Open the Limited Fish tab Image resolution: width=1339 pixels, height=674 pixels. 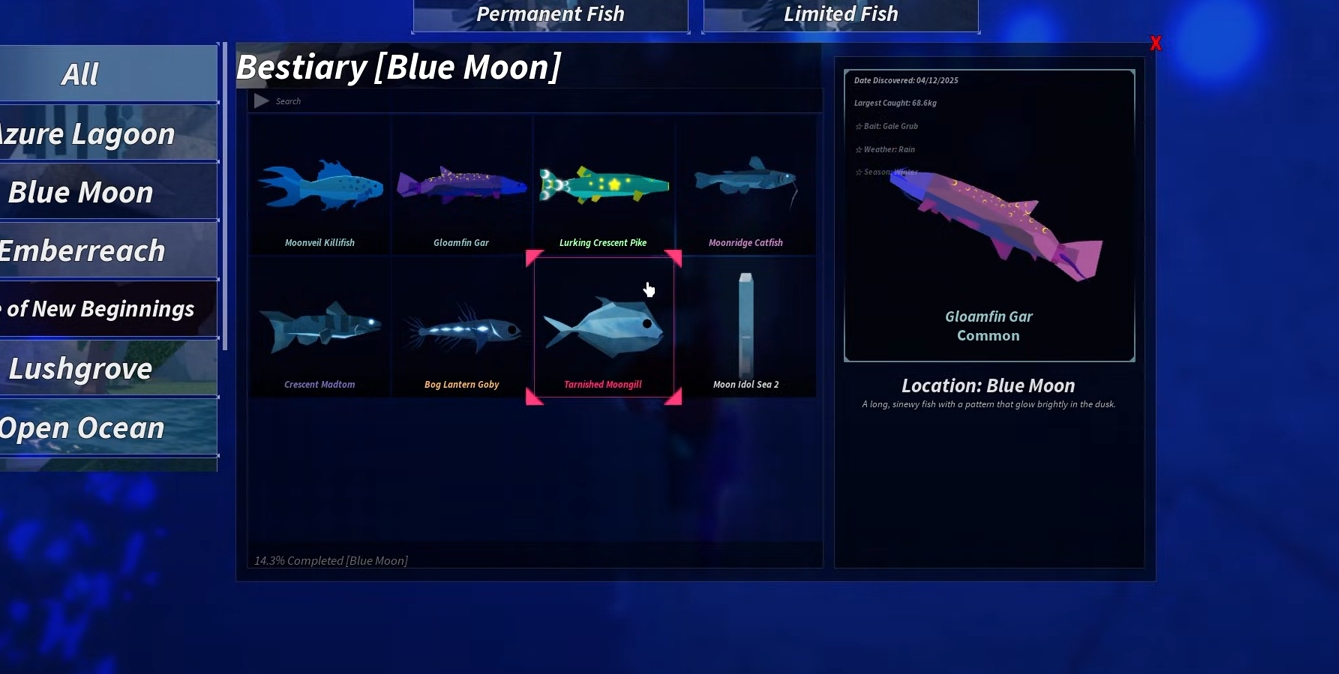(840, 15)
